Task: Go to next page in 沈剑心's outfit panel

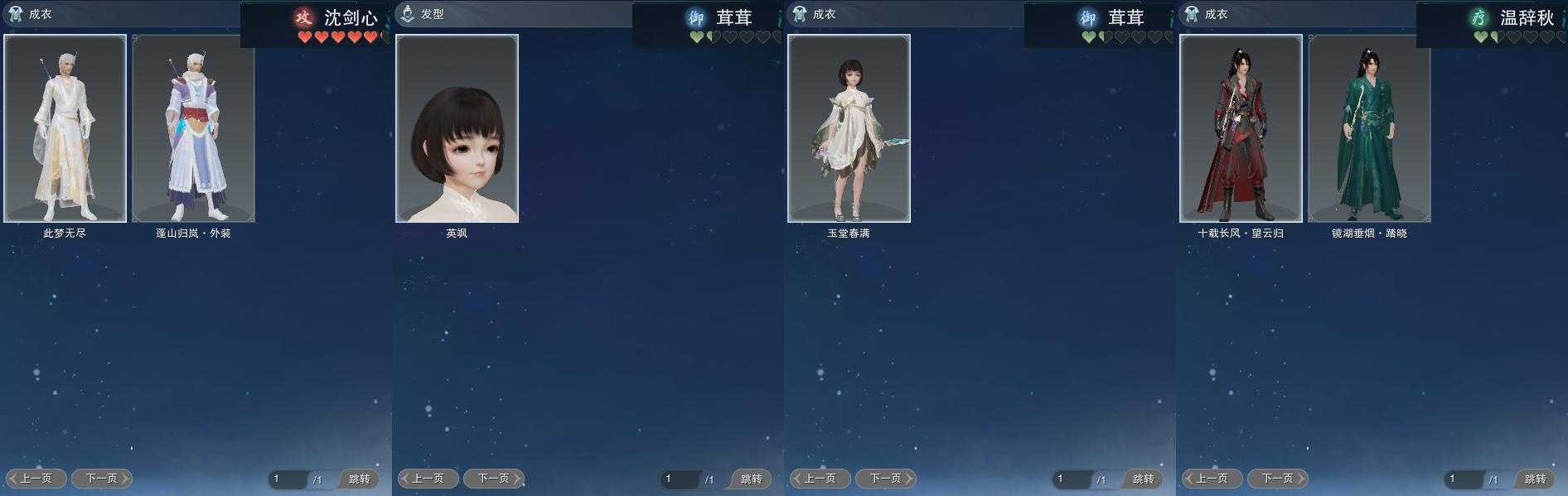Action: tap(102, 479)
